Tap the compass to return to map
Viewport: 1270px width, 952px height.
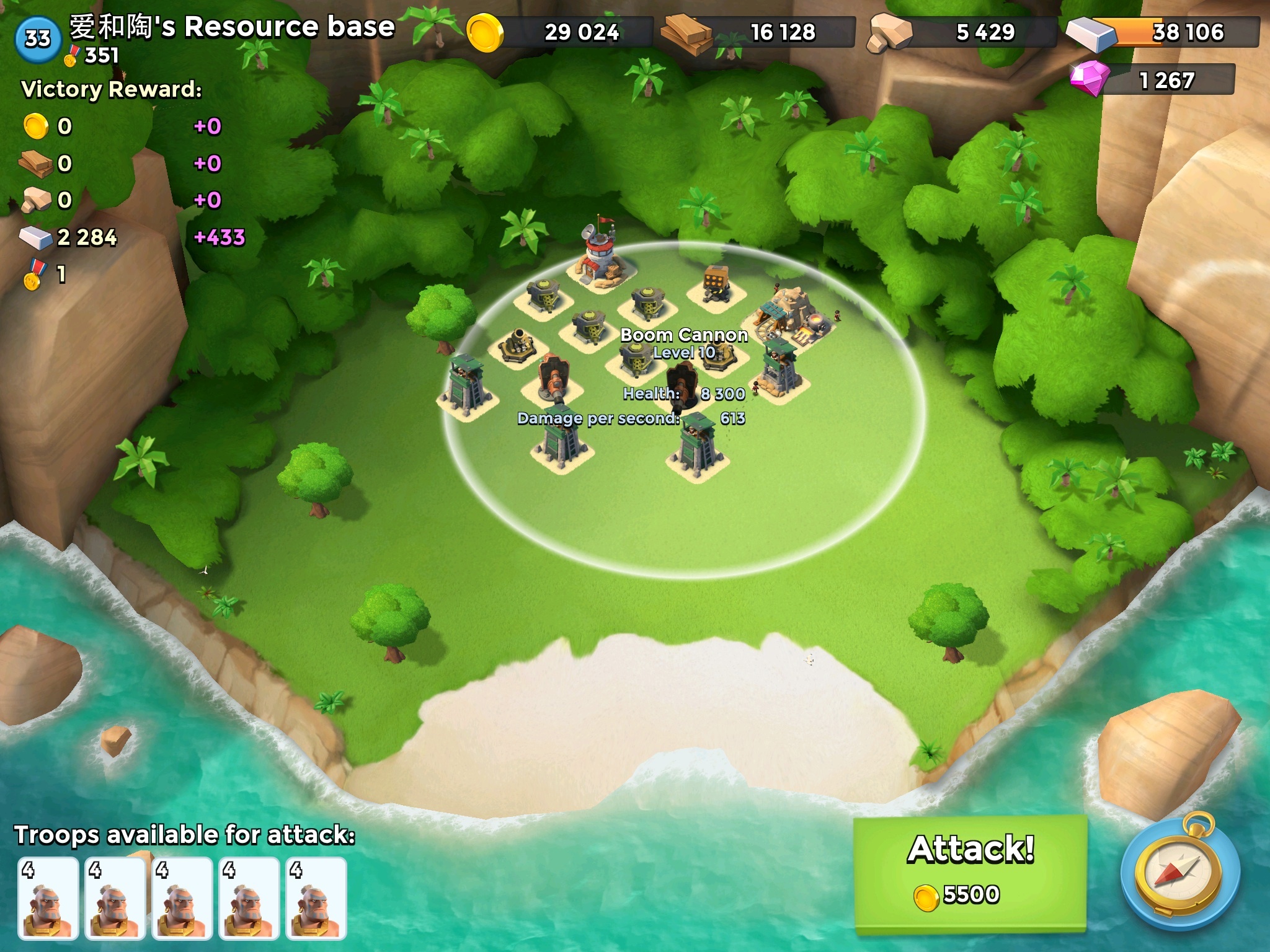(x=1181, y=875)
